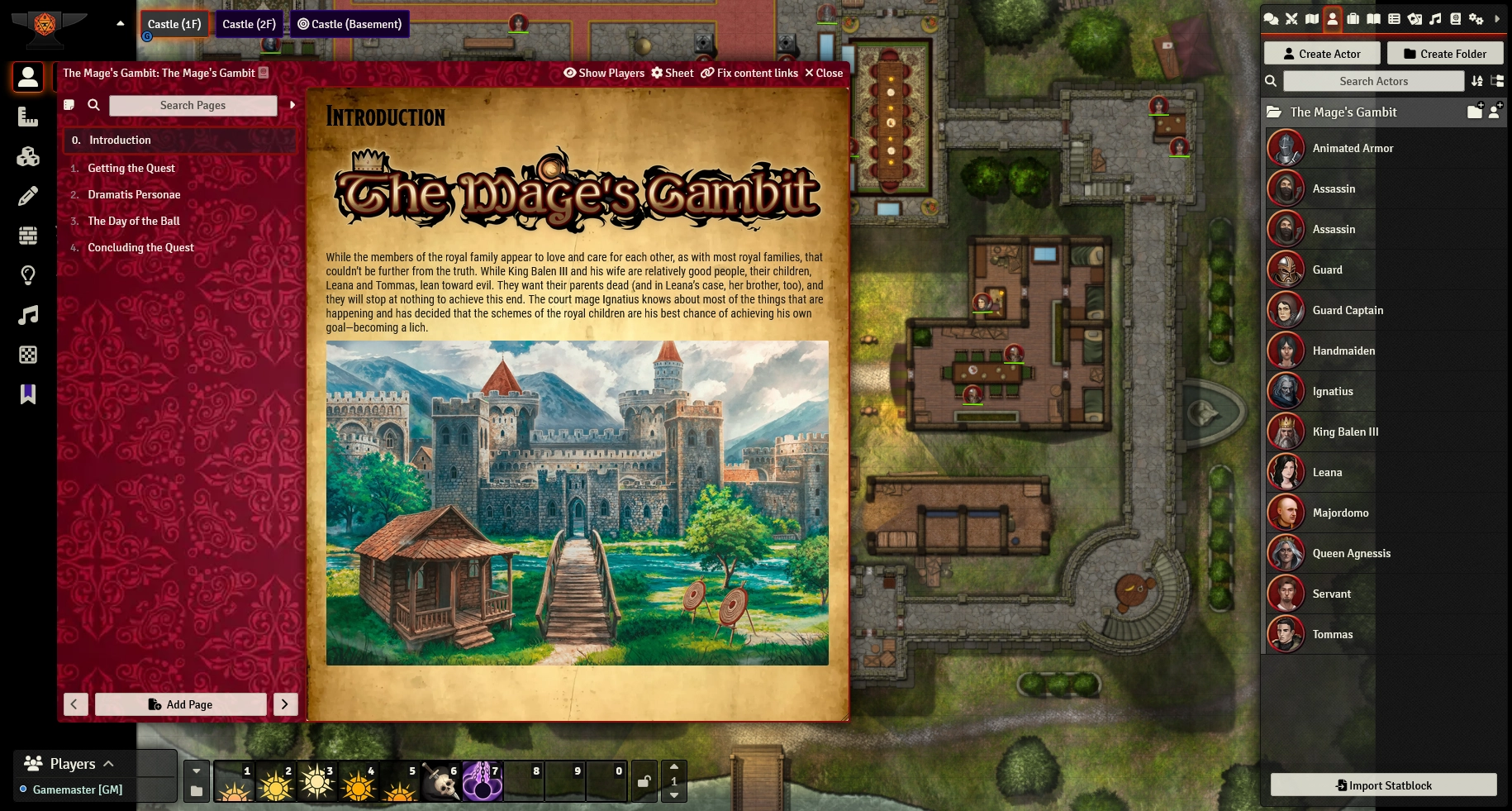Open the Dramatis Personae page

click(x=134, y=194)
